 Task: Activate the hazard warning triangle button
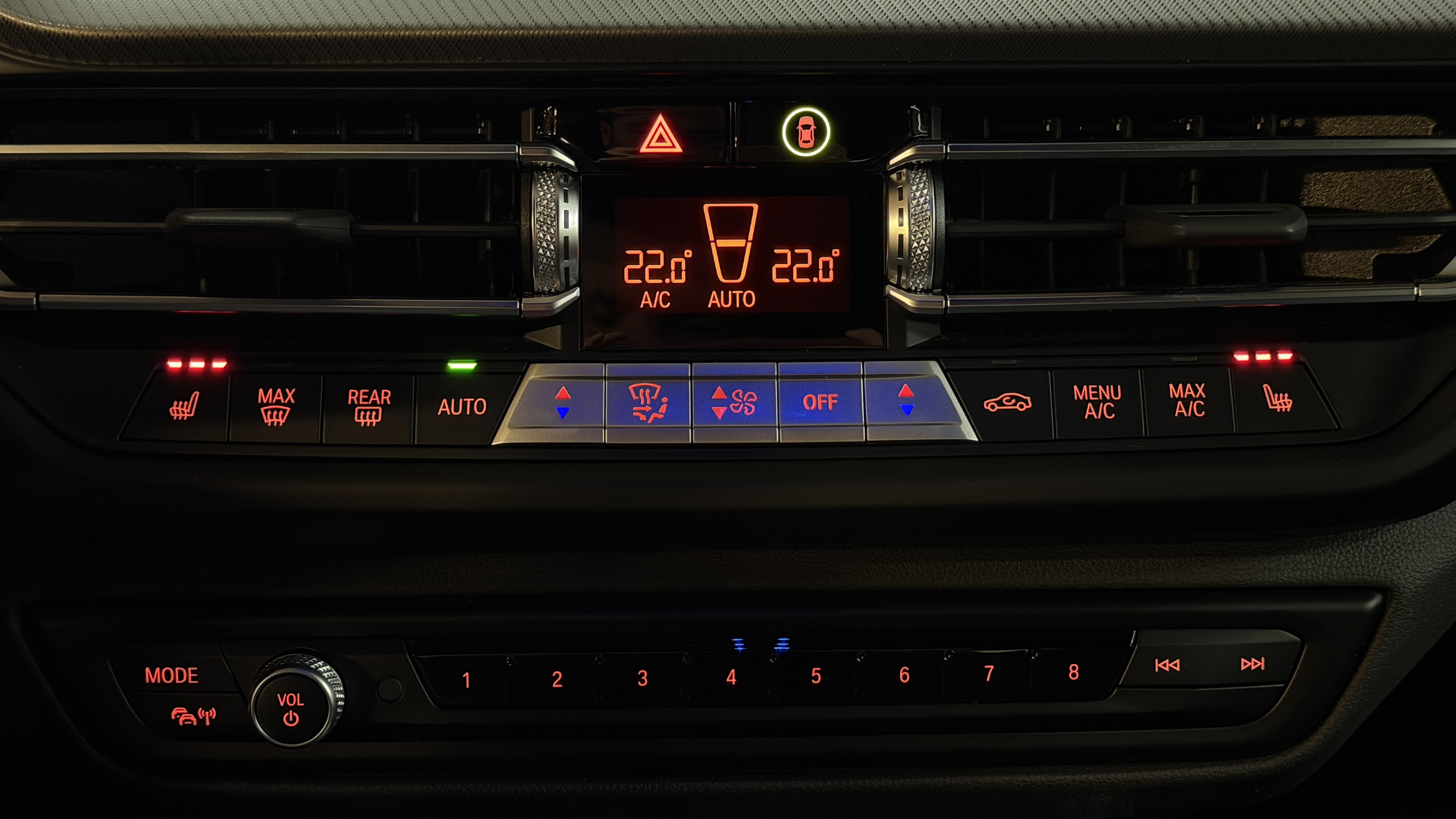point(660,136)
